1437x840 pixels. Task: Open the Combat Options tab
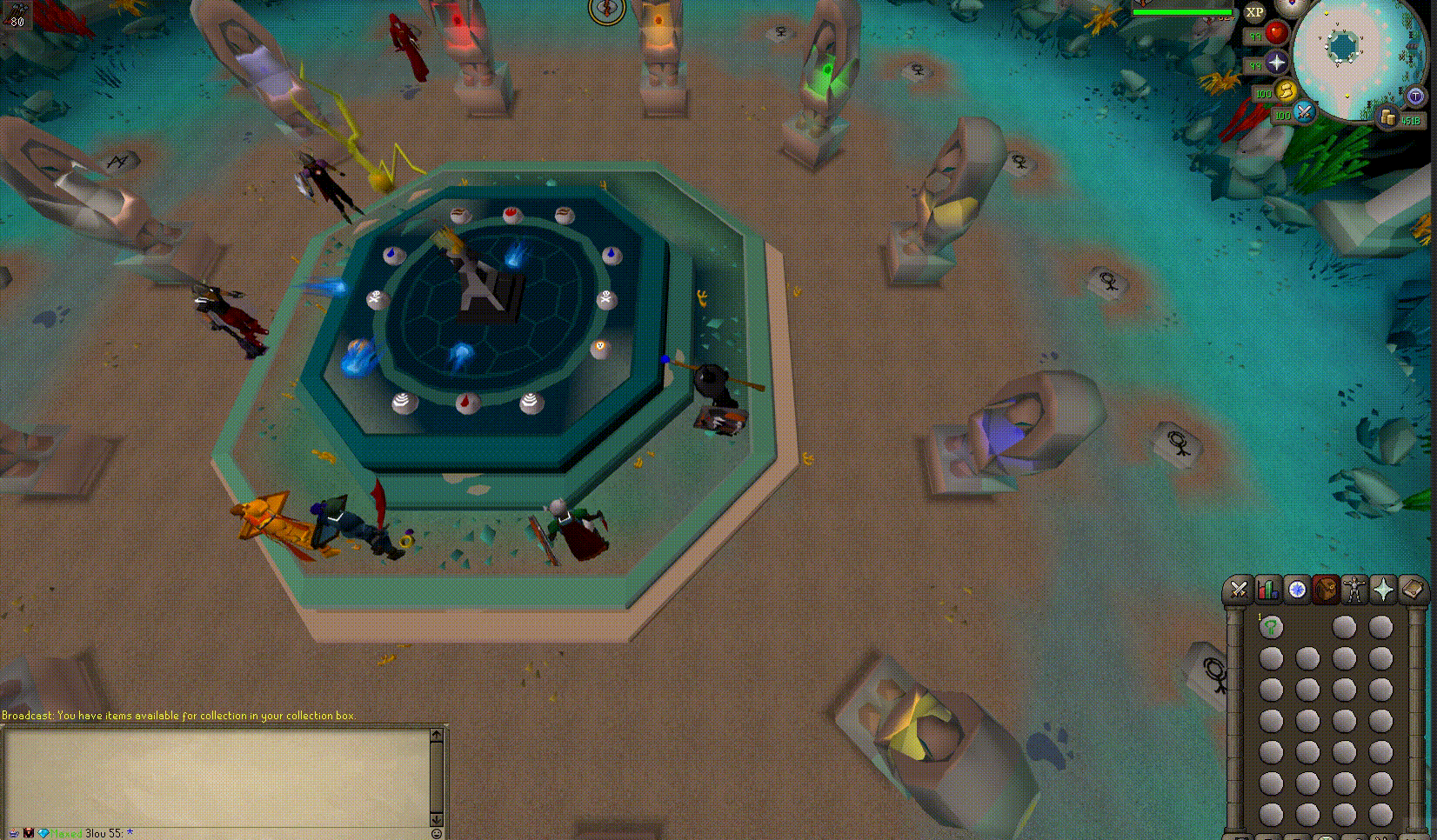[1239, 590]
